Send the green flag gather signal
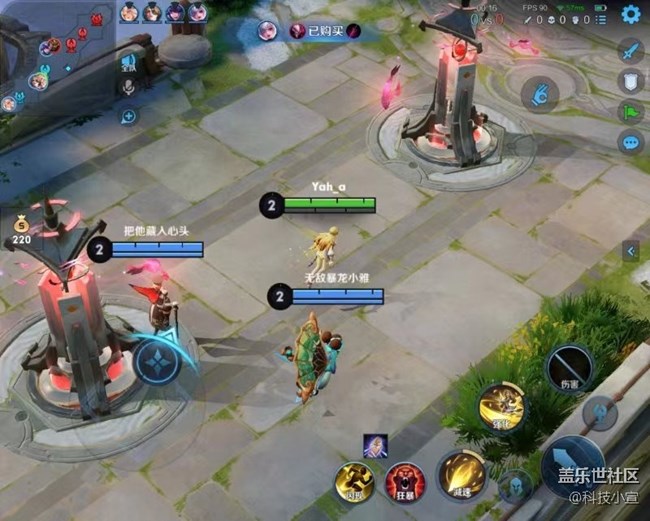 (x=629, y=112)
